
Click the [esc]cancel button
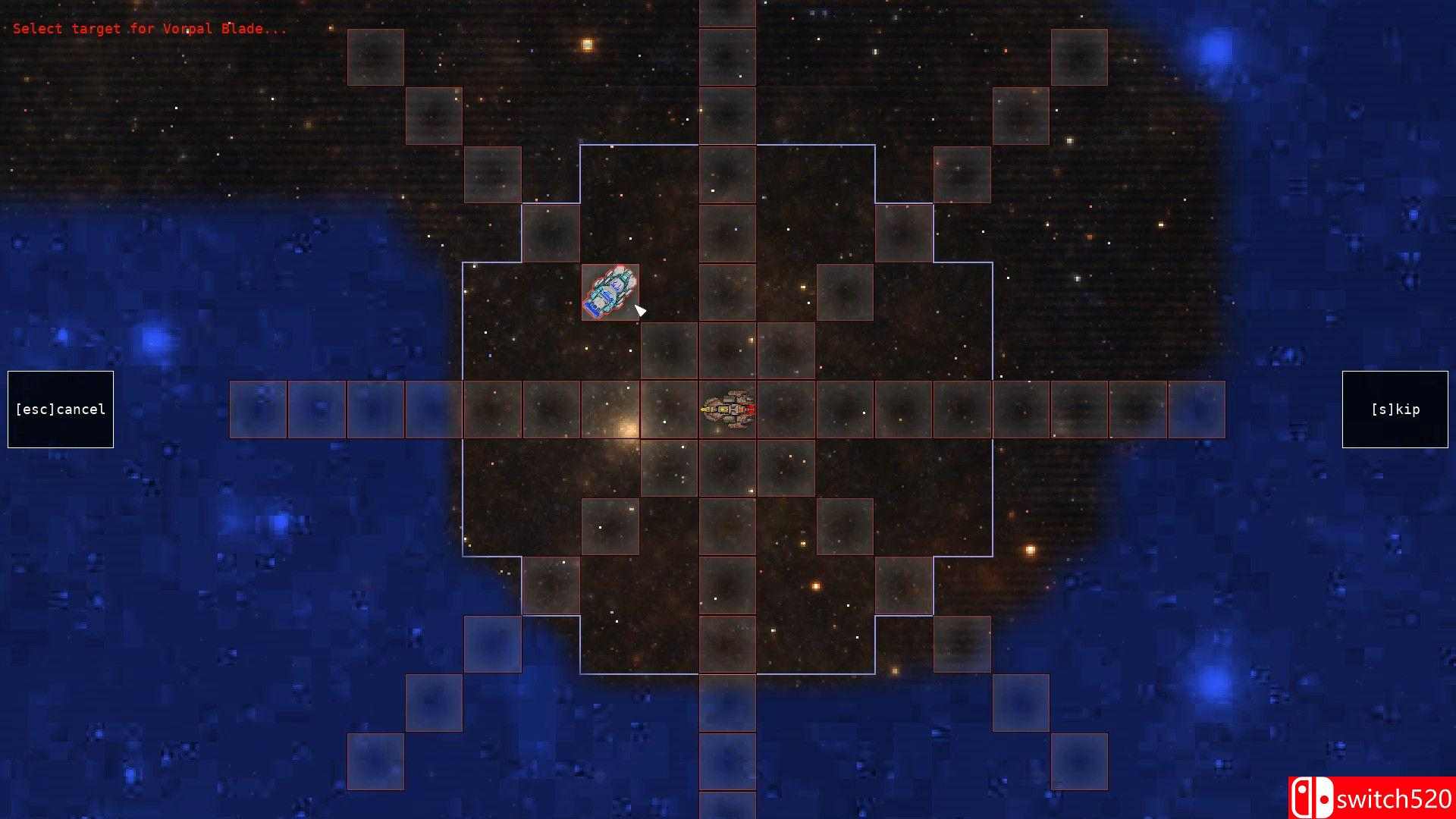point(60,409)
